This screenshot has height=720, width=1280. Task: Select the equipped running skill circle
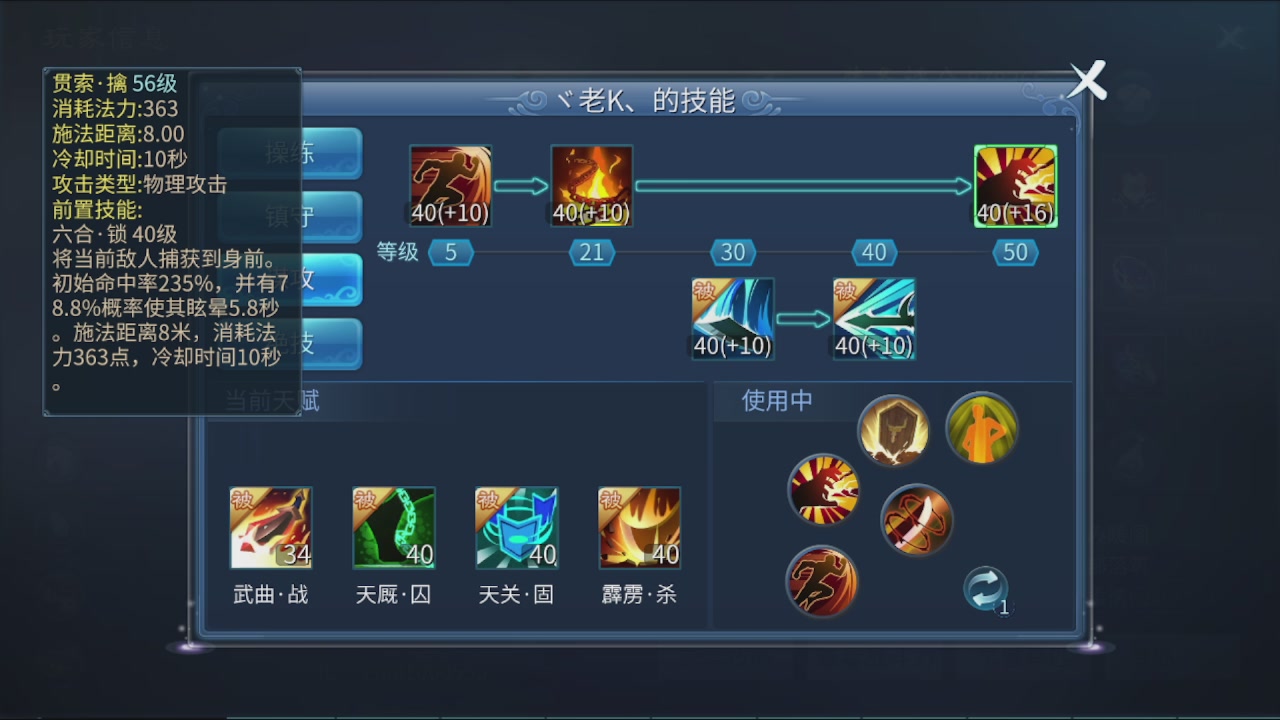click(x=821, y=582)
